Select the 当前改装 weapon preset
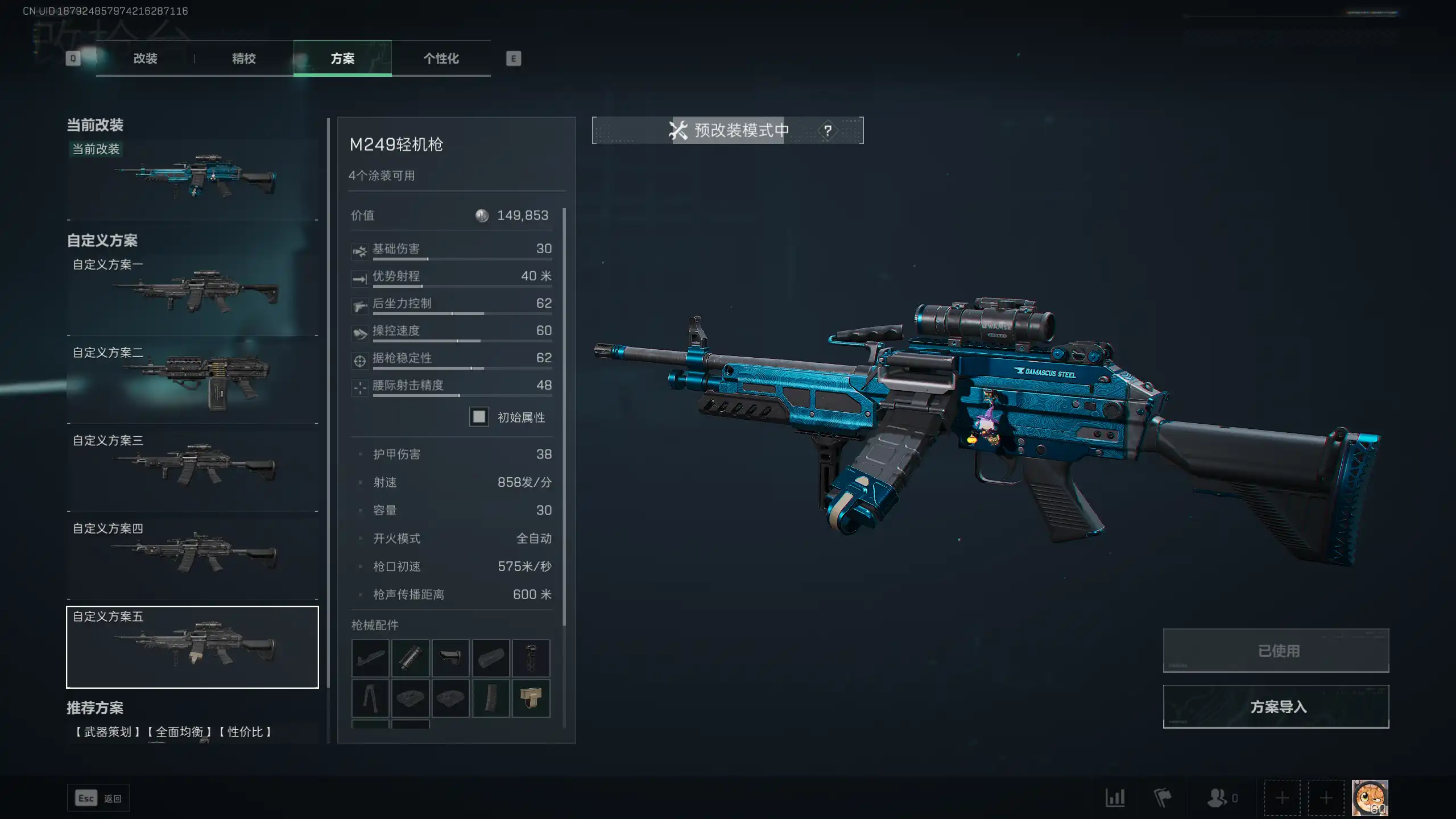This screenshot has height=819, width=1456. 192,178
